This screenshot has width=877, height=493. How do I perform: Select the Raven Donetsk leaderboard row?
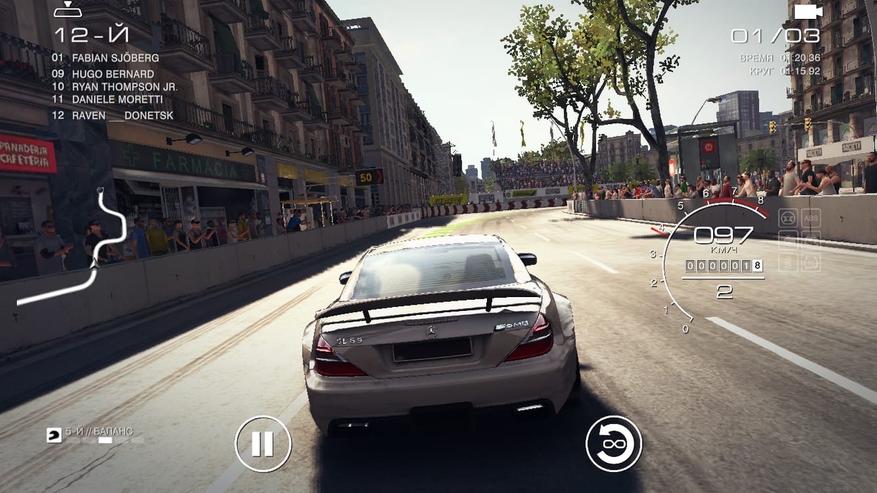coord(106,115)
